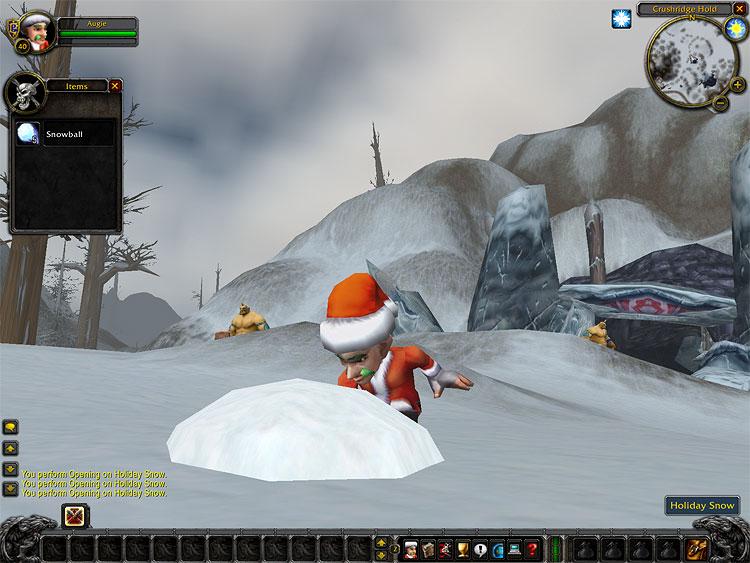Viewport: 750px width, 563px height.
Task: Select Augie's player portrait
Action: pyautogui.click(x=35, y=31)
